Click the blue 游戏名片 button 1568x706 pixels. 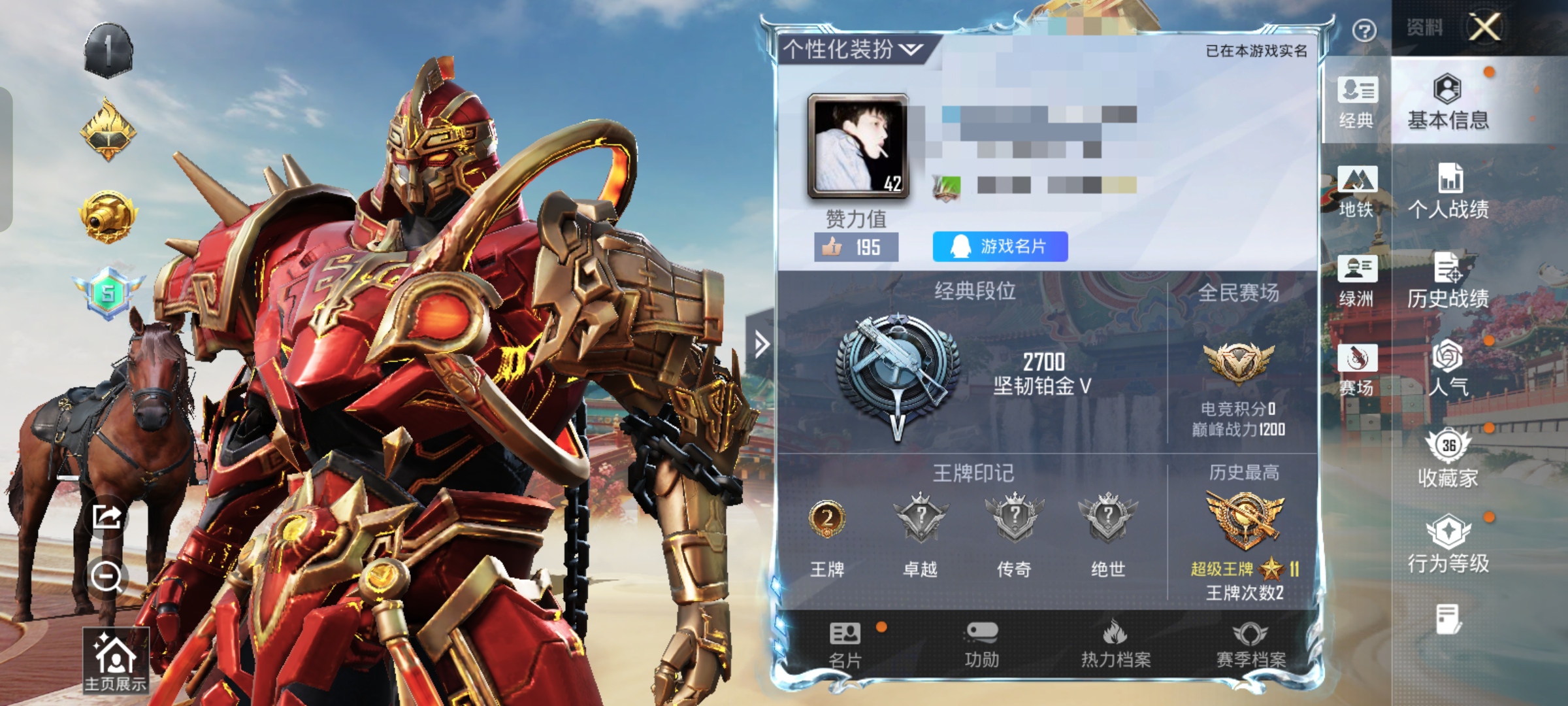pos(1000,246)
